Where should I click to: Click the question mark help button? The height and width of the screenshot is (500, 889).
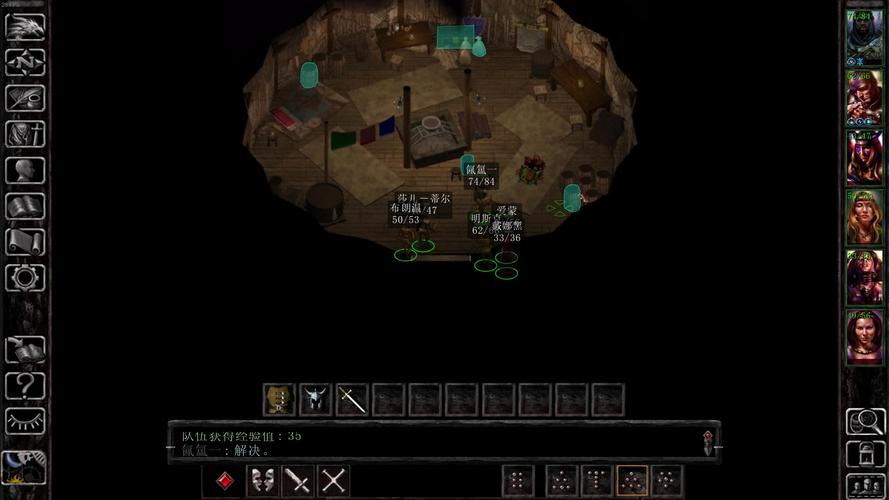coord(25,385)
